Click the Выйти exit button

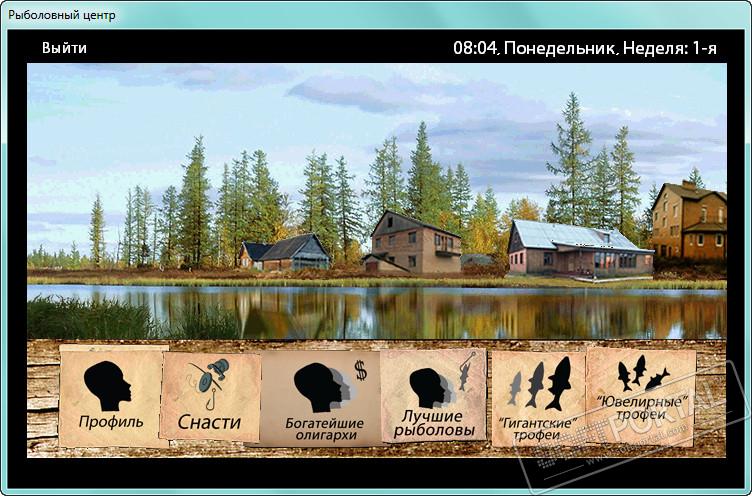tap(64, 48)
